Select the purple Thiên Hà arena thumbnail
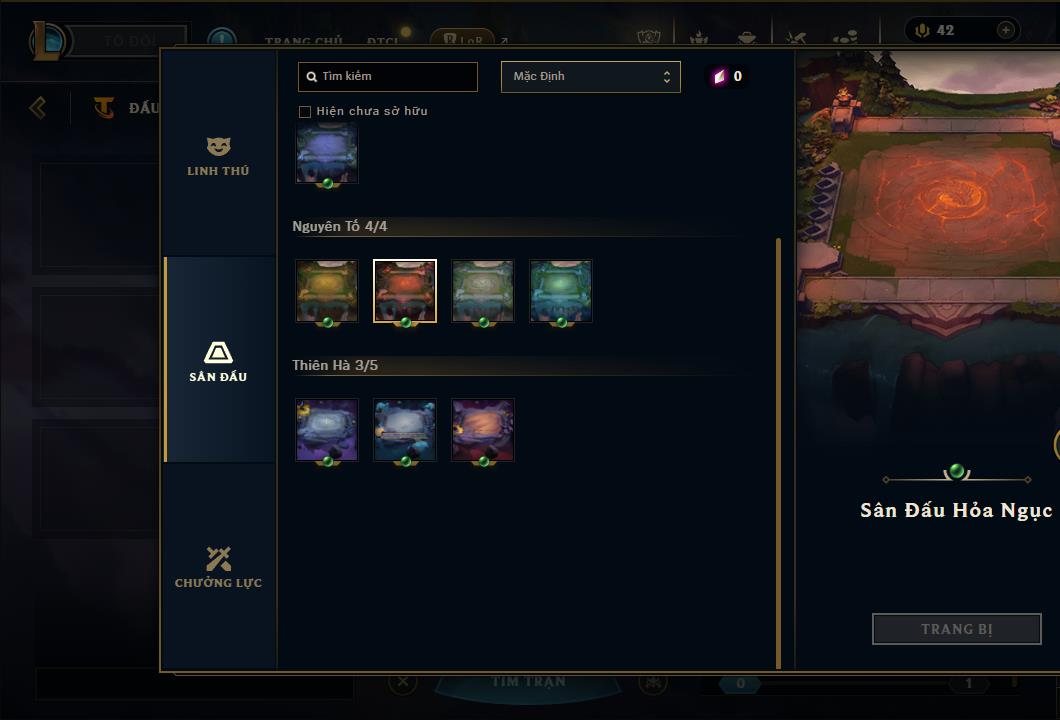 [327, 430]
